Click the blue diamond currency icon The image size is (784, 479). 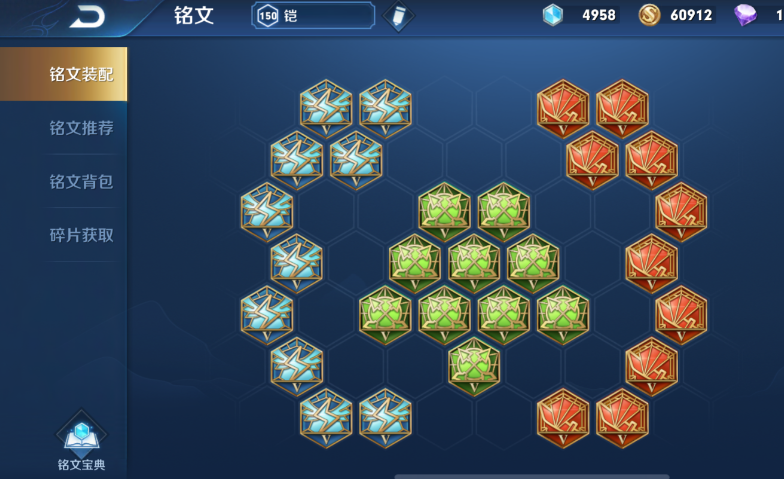[553, 15]
